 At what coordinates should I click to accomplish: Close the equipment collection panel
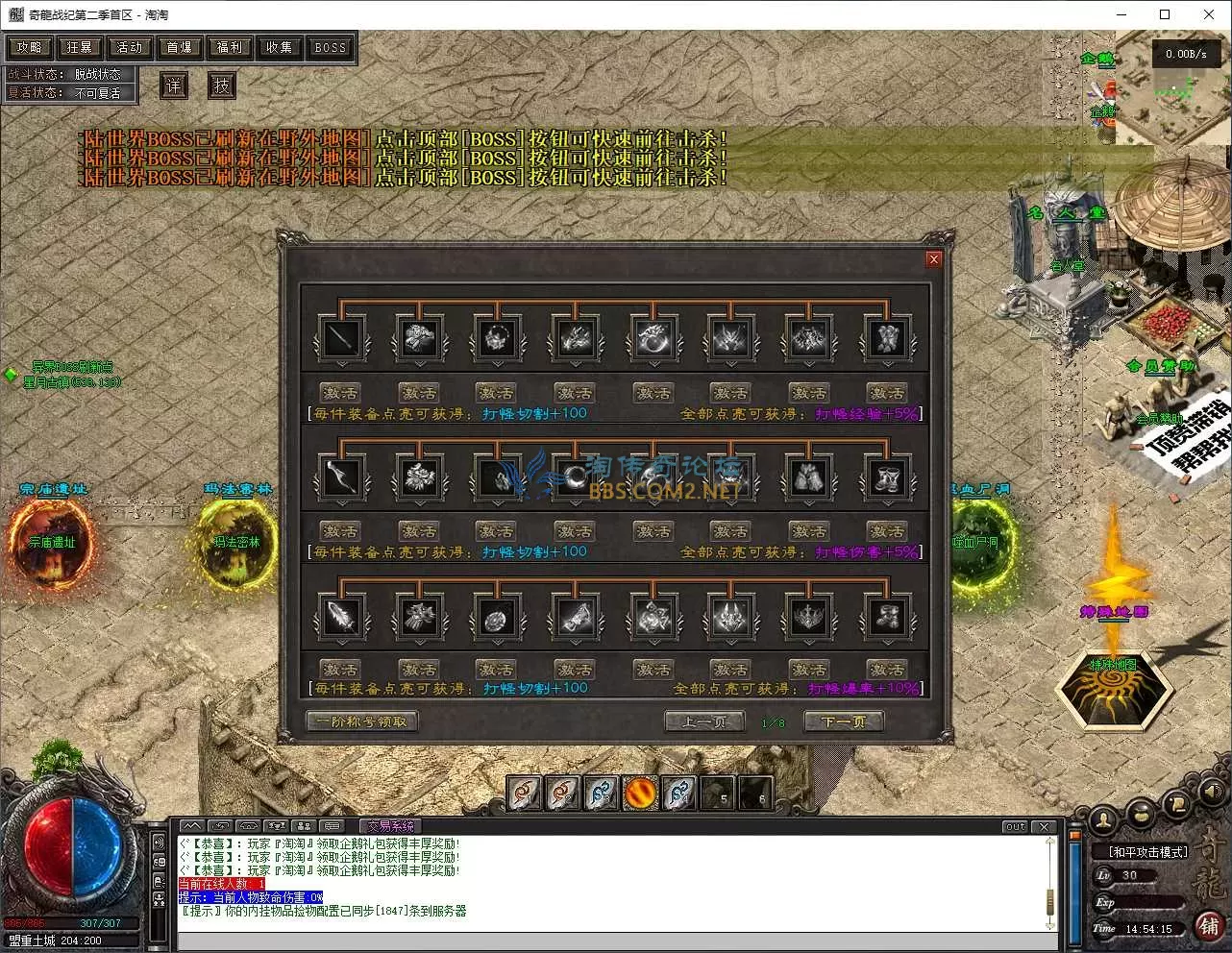coord(932,259)
